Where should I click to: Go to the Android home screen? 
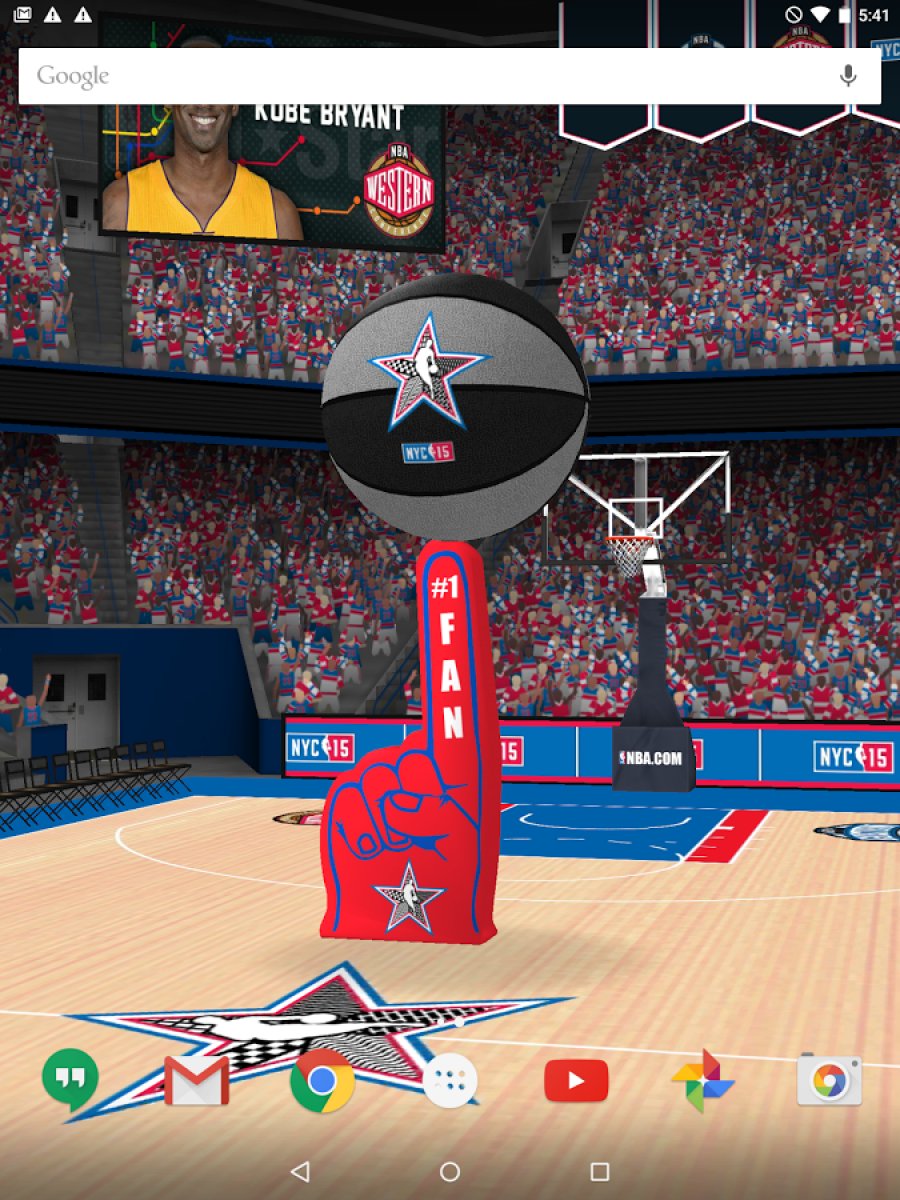click(450, 1171)
